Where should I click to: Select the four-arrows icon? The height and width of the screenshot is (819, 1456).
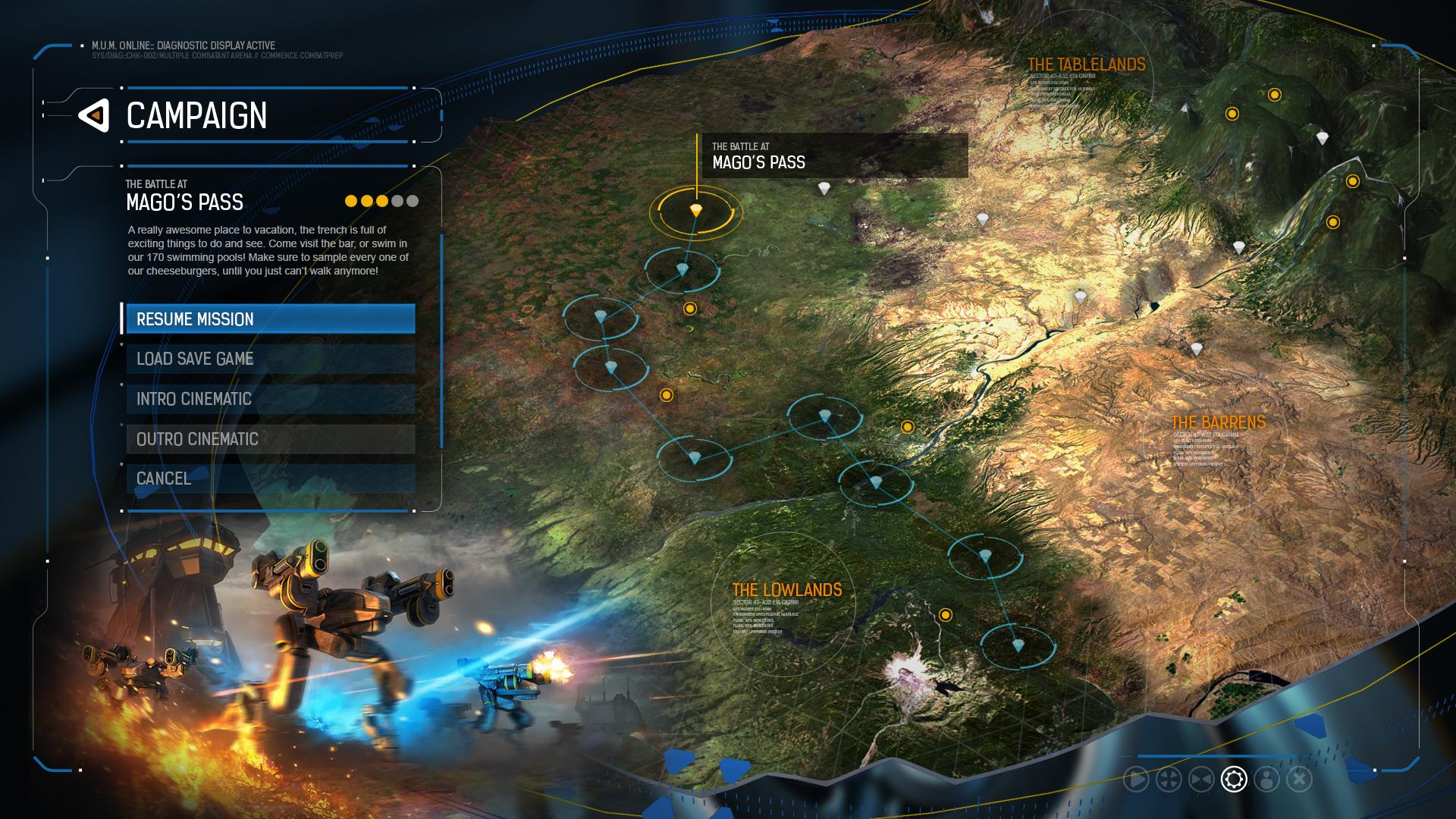1169,779
